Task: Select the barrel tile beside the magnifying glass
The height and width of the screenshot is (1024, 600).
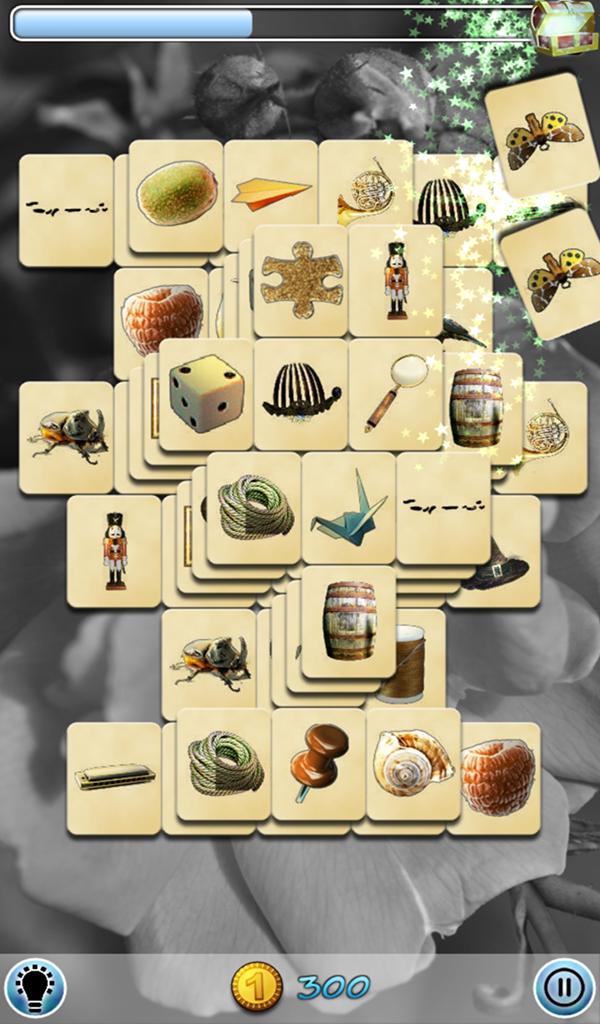Action: (x=477, y=405)
